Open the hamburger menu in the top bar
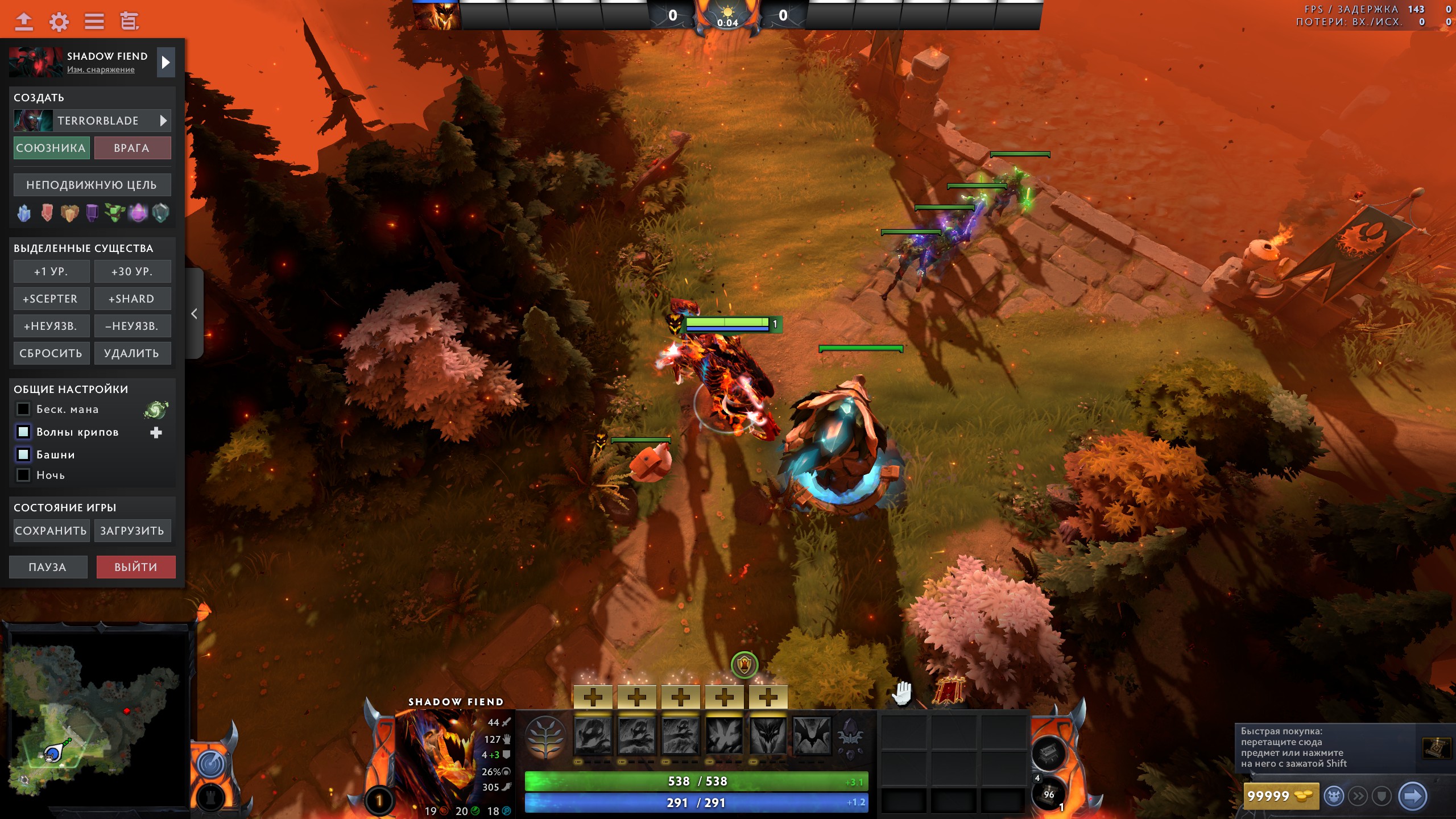This screenshot has width=1456, height=819. [x=95, y=22]
